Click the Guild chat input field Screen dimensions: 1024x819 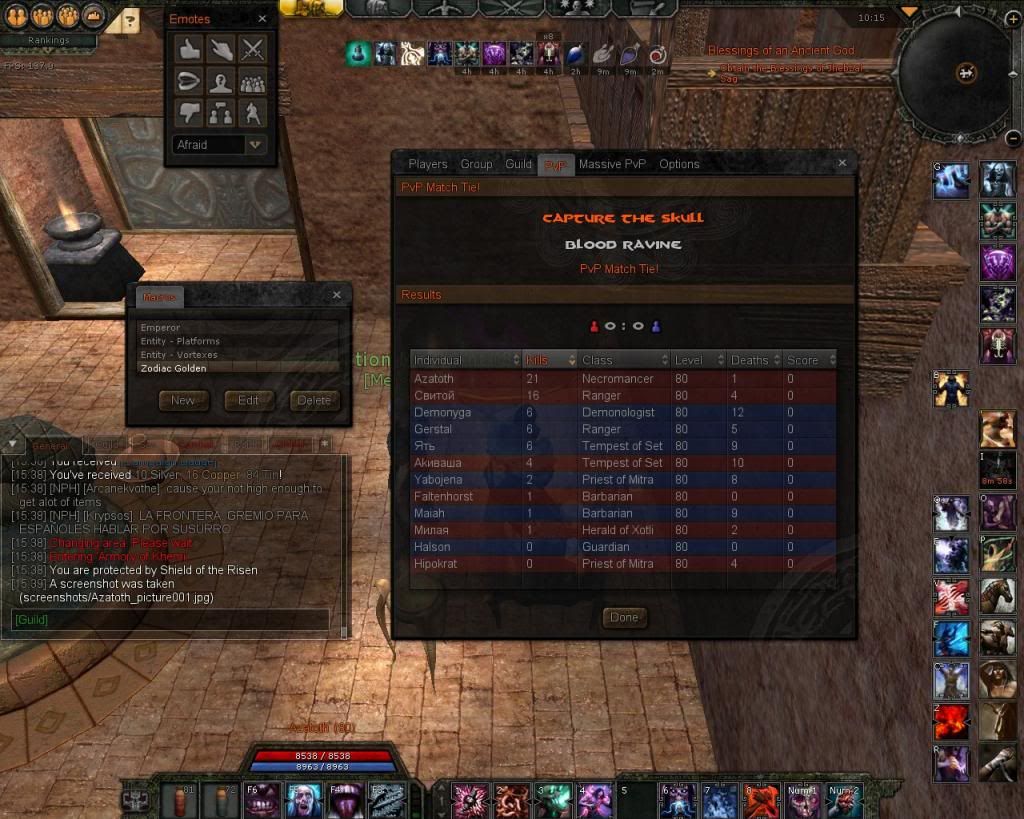tap(170, 620)
